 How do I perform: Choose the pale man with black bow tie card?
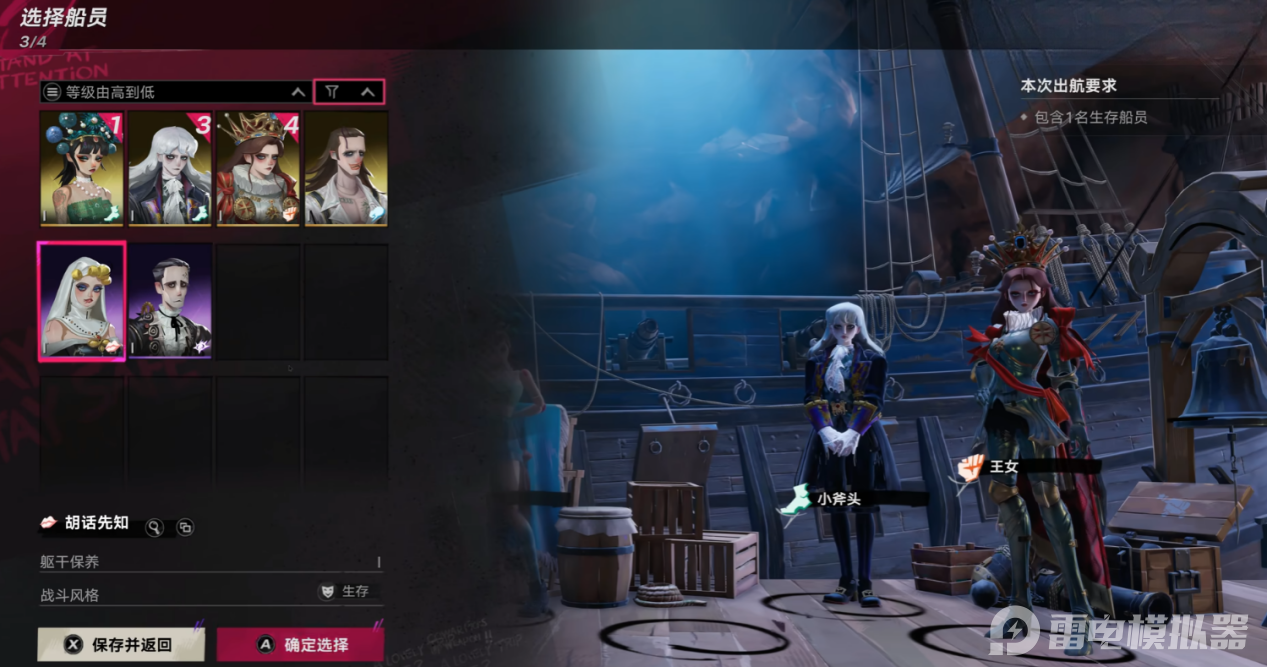click(170, 300)
